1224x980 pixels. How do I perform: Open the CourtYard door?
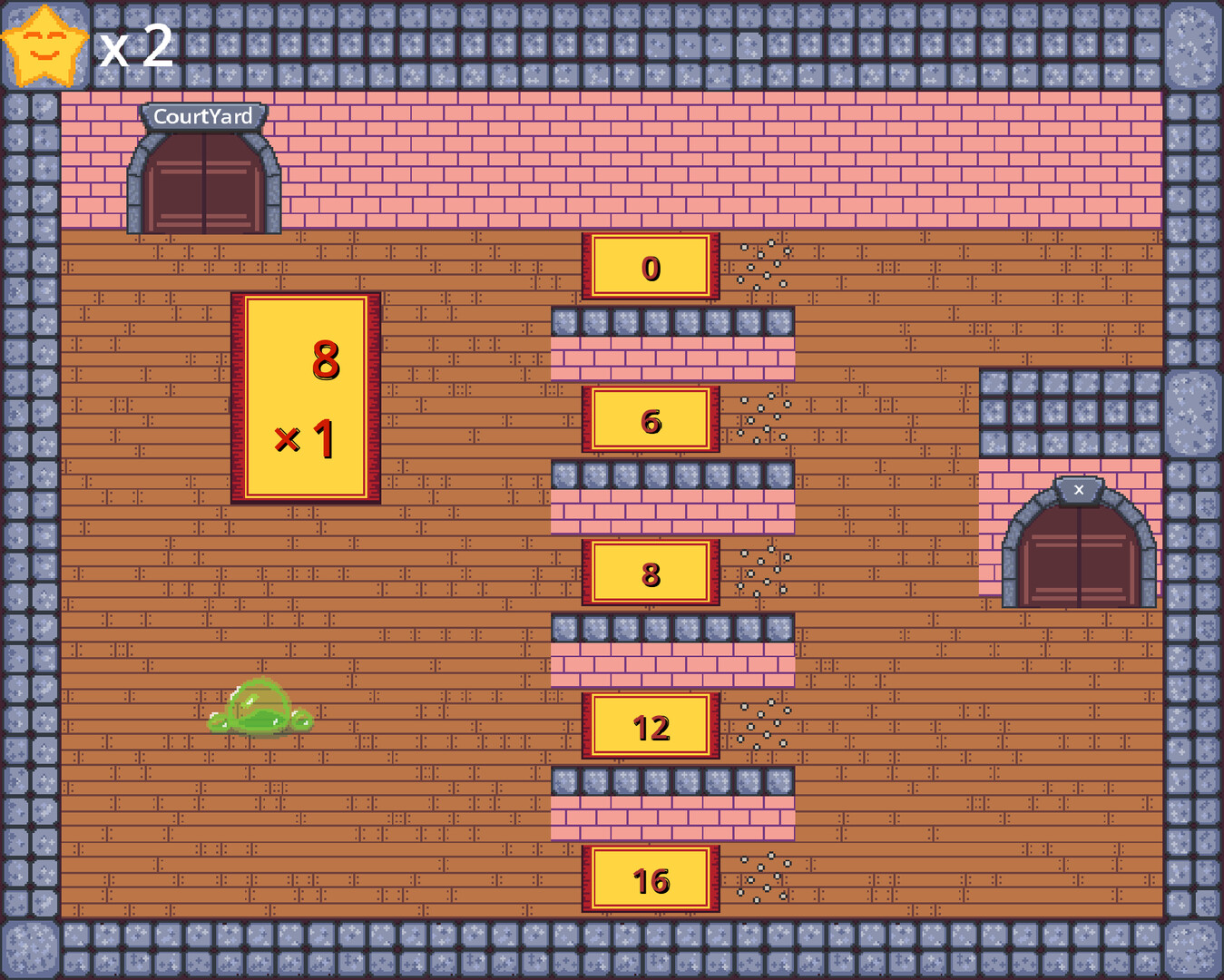203,186
